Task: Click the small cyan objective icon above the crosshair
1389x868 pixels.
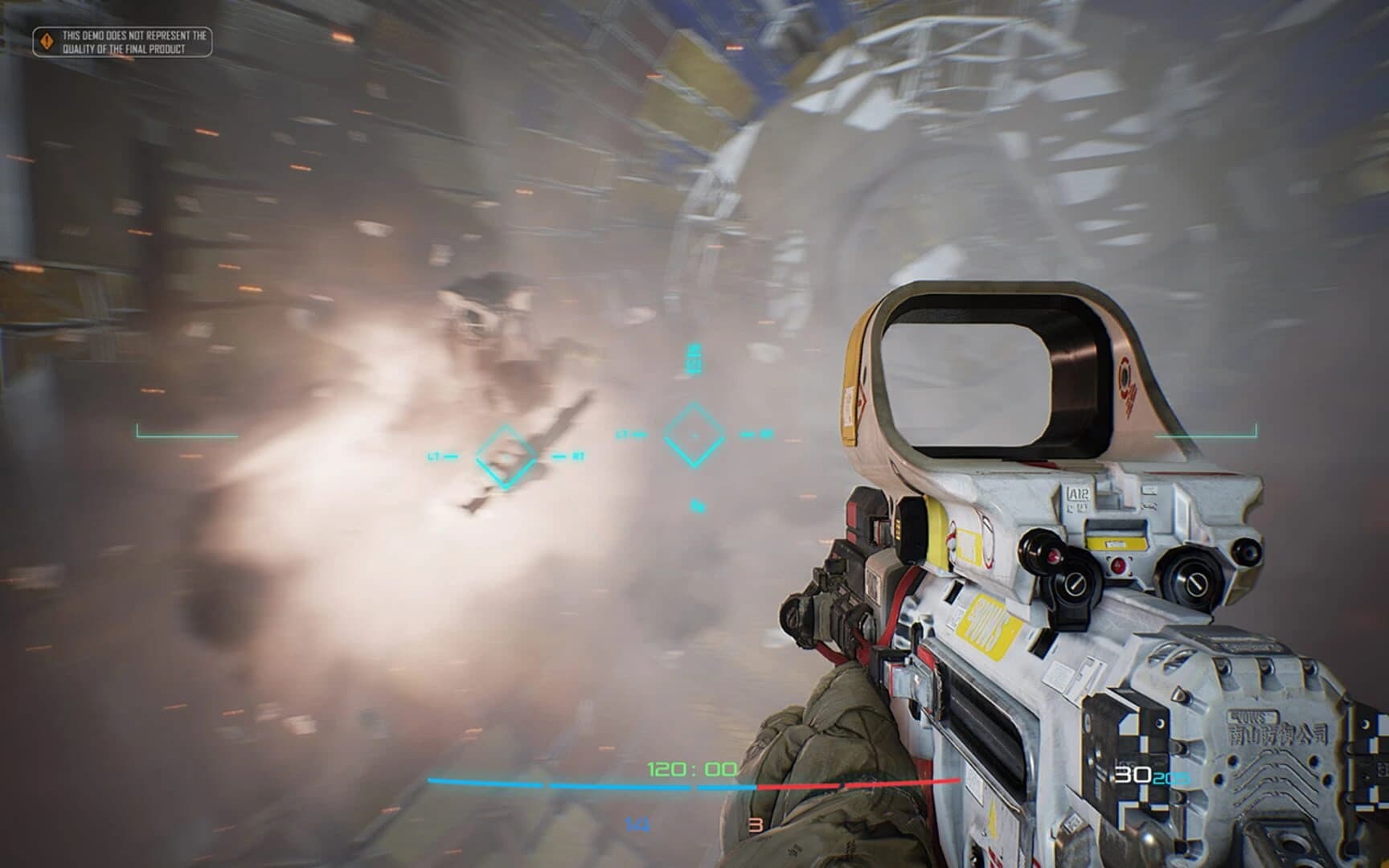Action: [692, 356]
